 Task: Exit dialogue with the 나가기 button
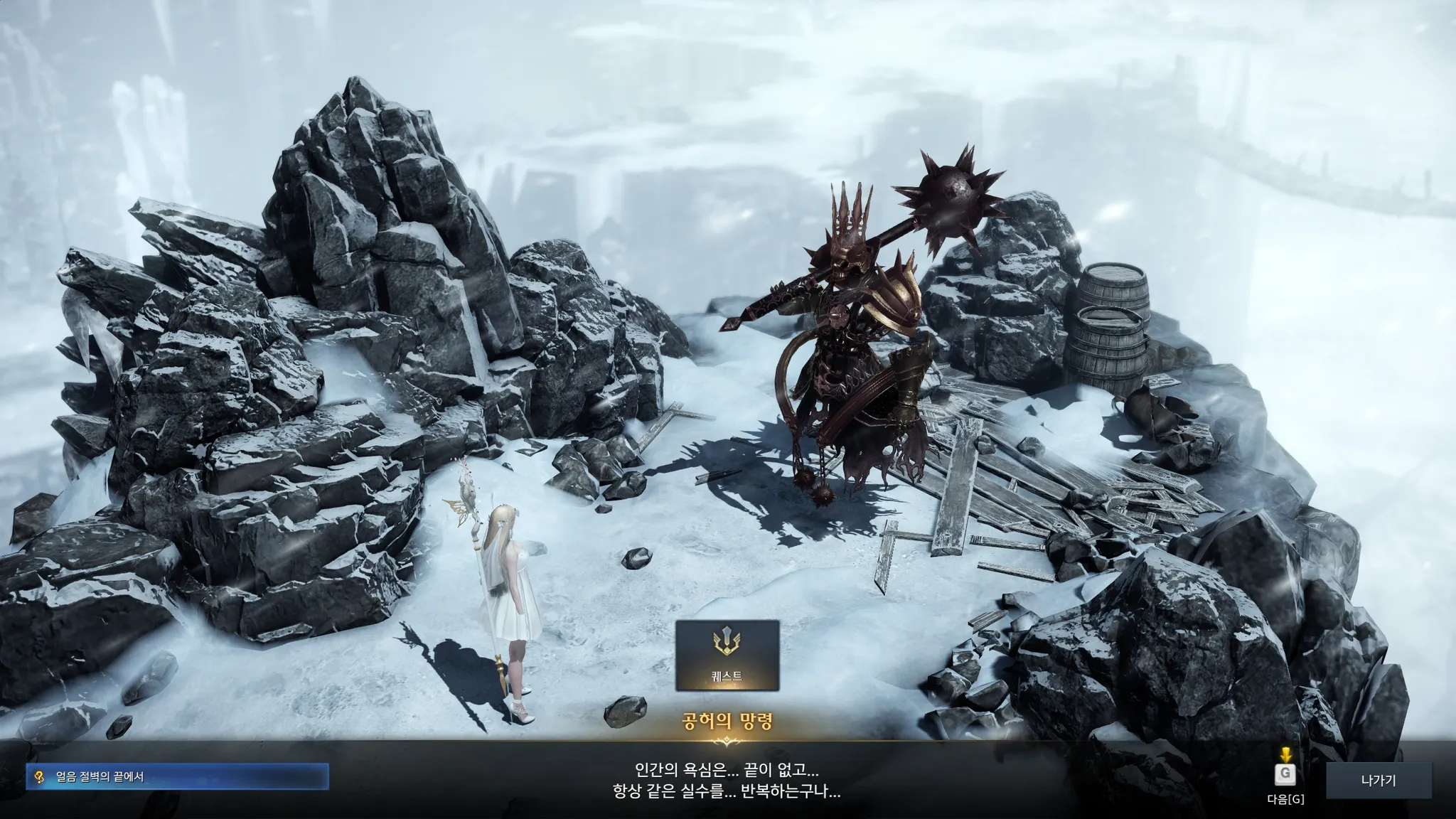click(1378, 781)
